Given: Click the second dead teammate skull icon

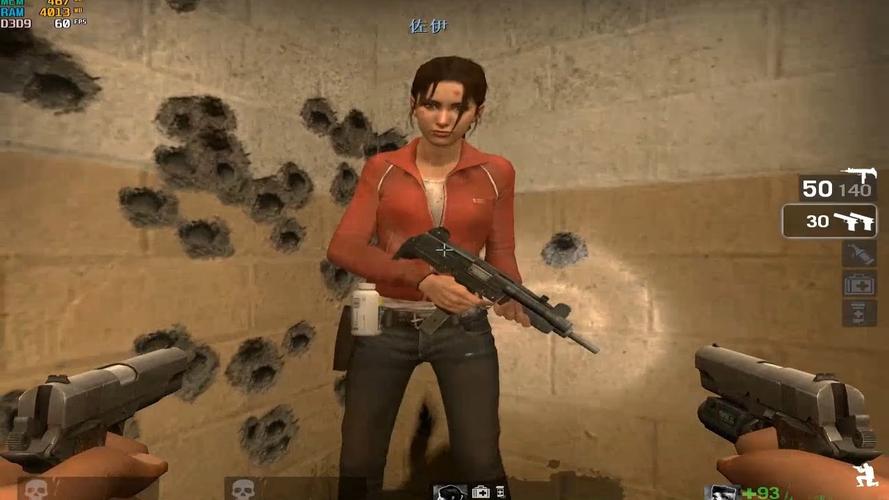Looking at the screenshot, I should coord(241,489).
